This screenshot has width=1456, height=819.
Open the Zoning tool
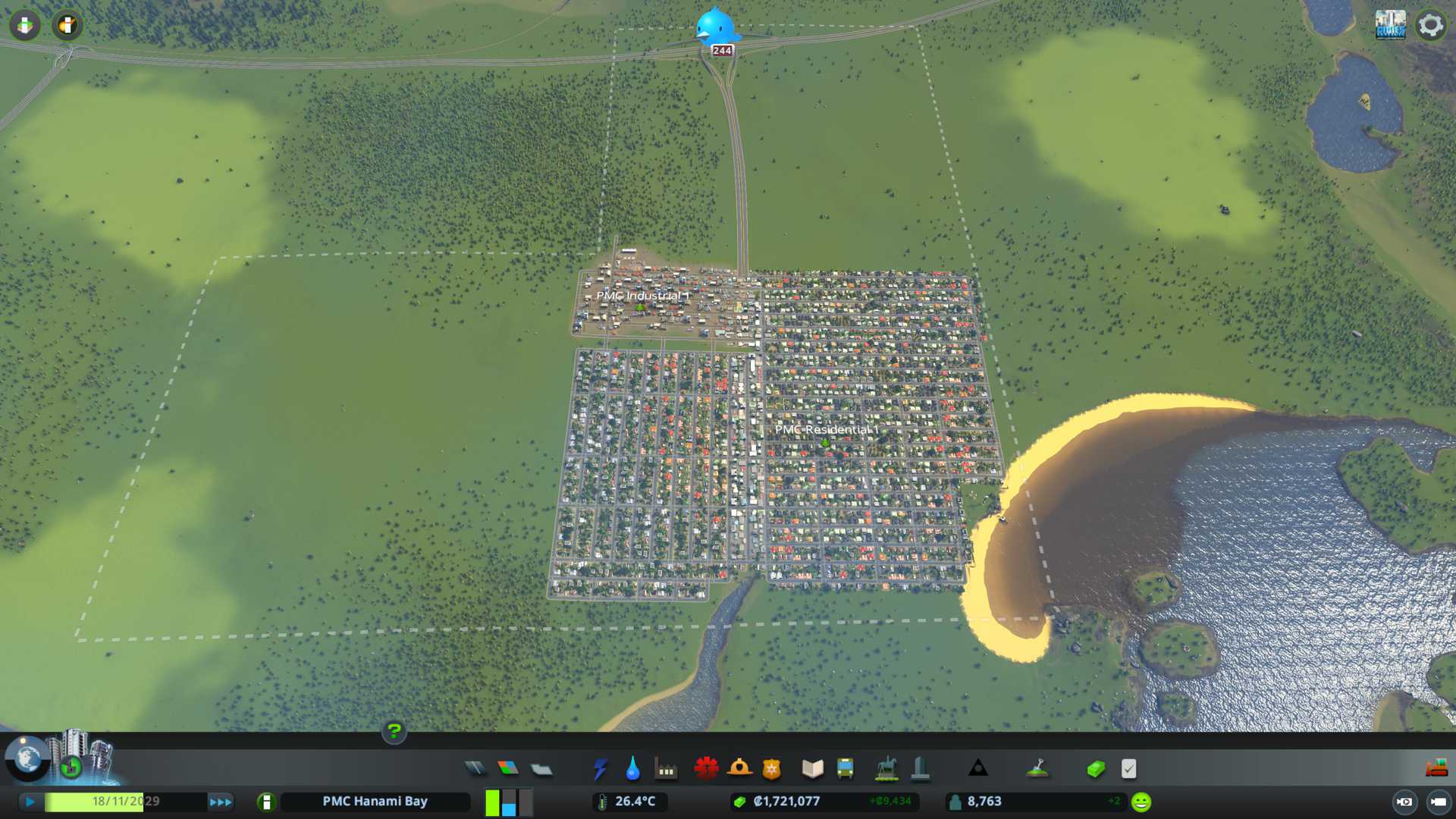508,769
